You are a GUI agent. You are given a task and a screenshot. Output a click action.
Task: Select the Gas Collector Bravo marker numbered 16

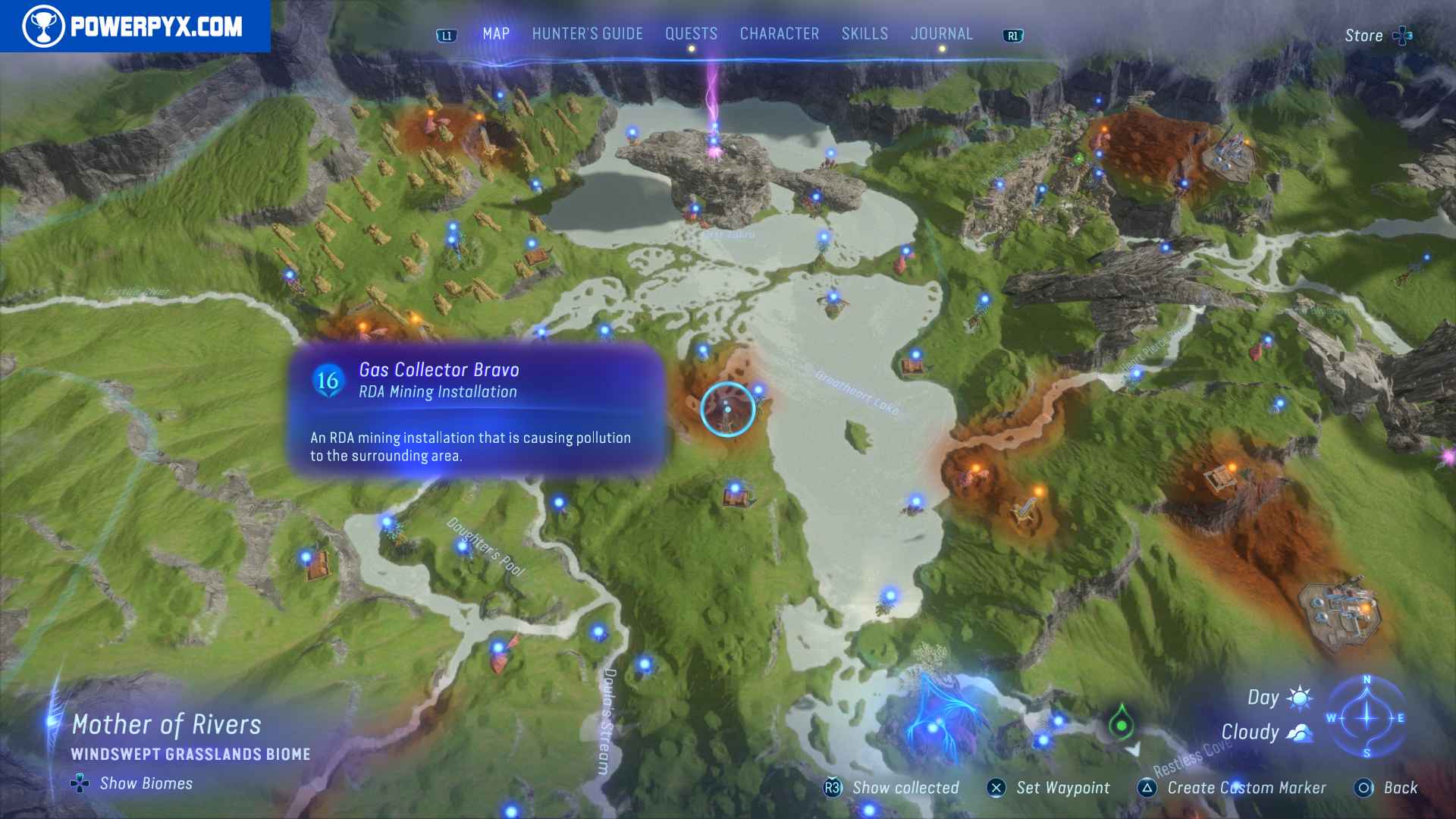[329, 382]
